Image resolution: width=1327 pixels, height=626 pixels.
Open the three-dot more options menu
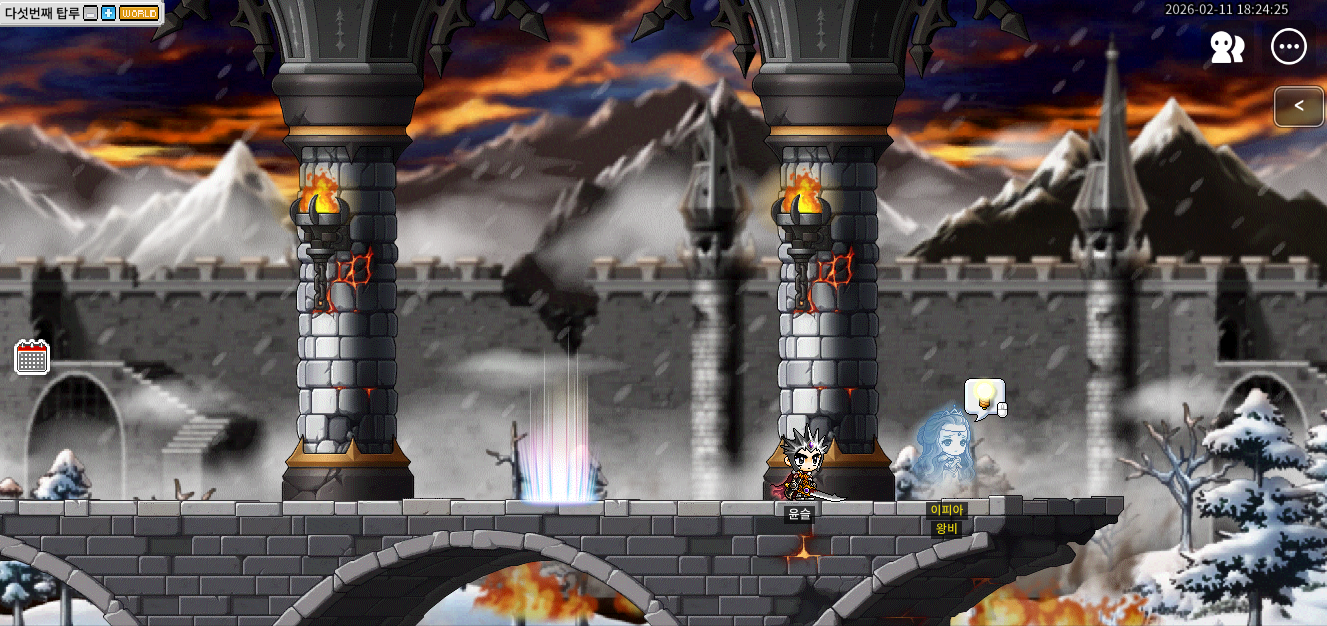coord(1289,46)
